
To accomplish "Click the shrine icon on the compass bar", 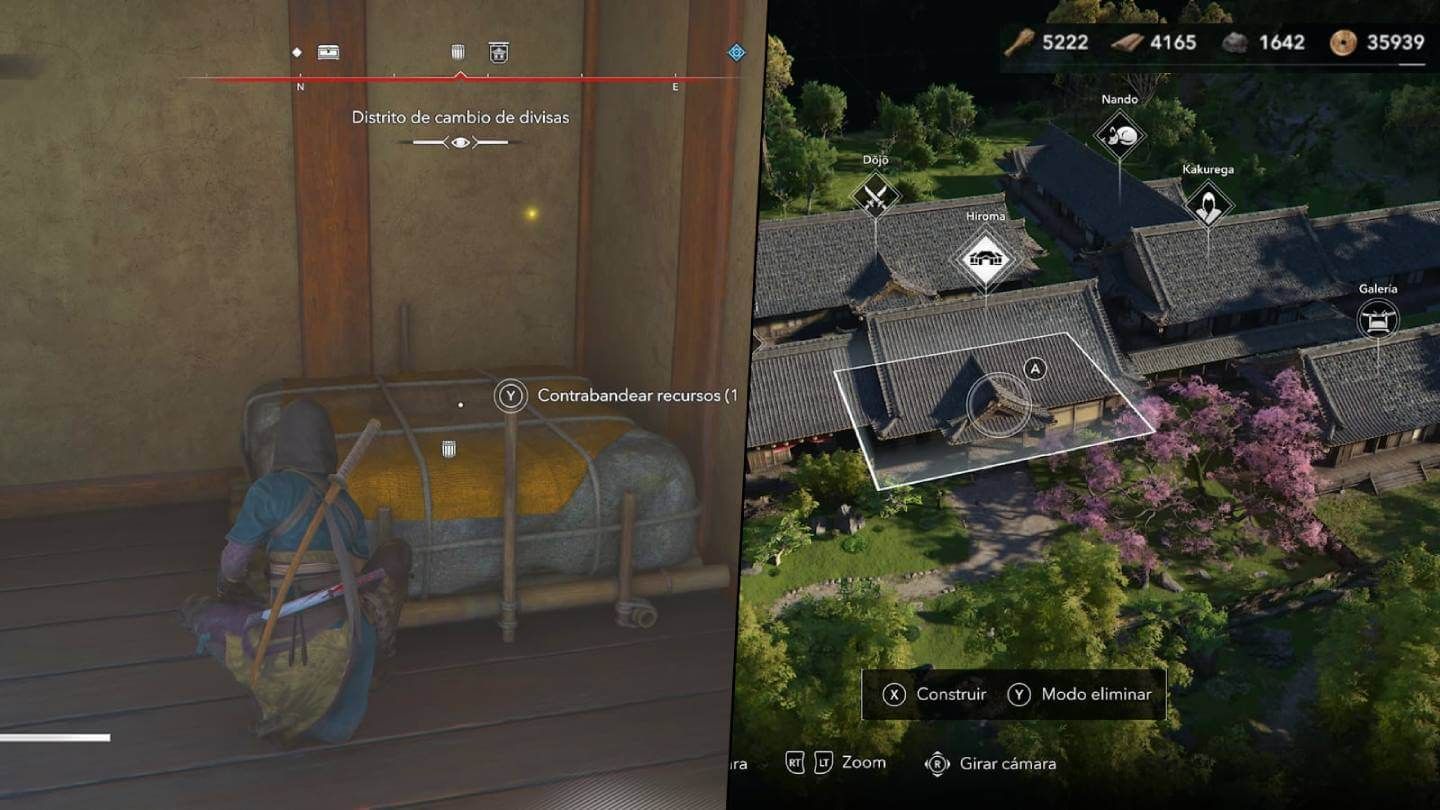I will [496, 51].
